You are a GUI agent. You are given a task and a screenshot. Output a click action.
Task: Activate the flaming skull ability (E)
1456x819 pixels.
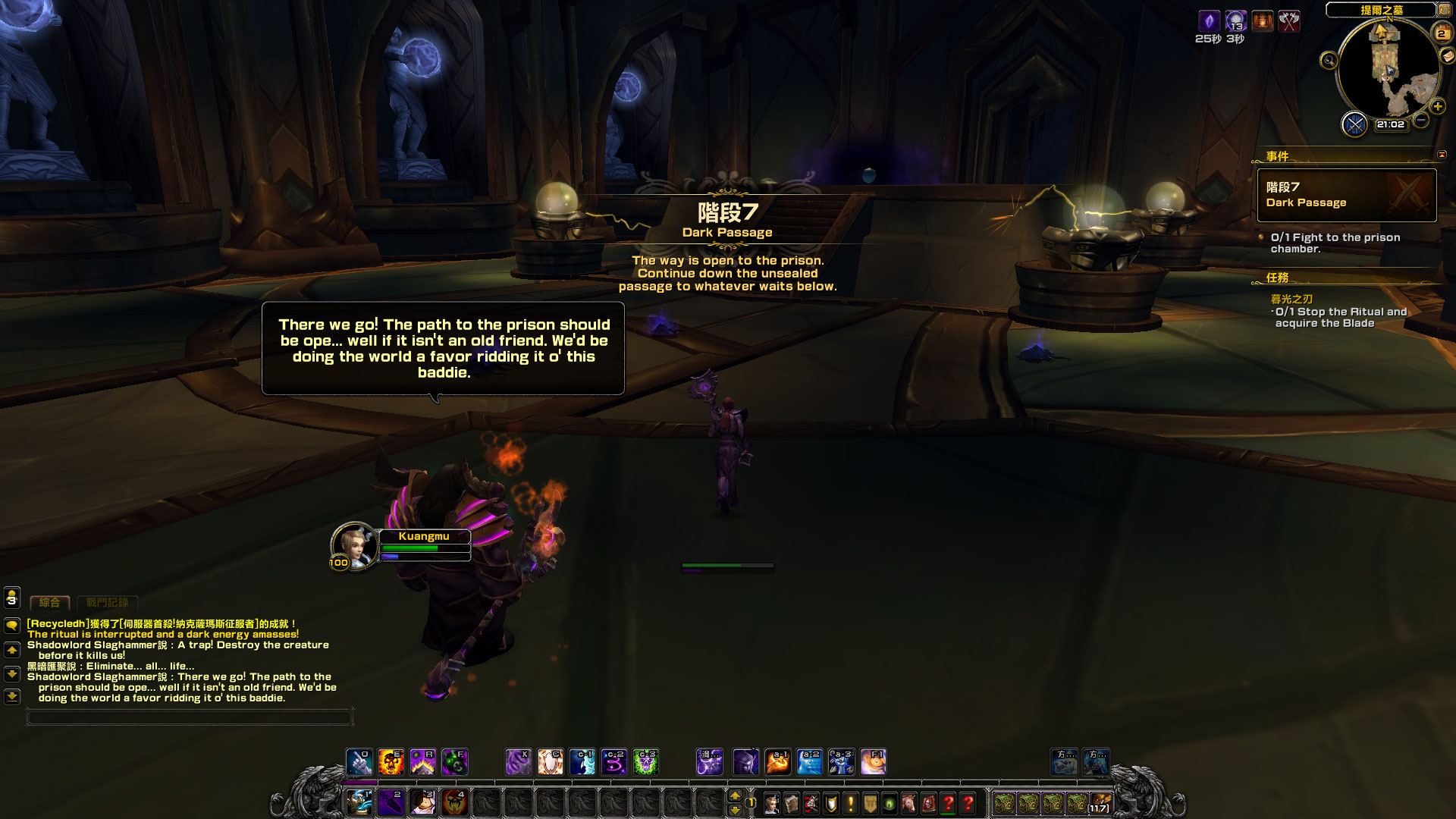click(391, 761)
